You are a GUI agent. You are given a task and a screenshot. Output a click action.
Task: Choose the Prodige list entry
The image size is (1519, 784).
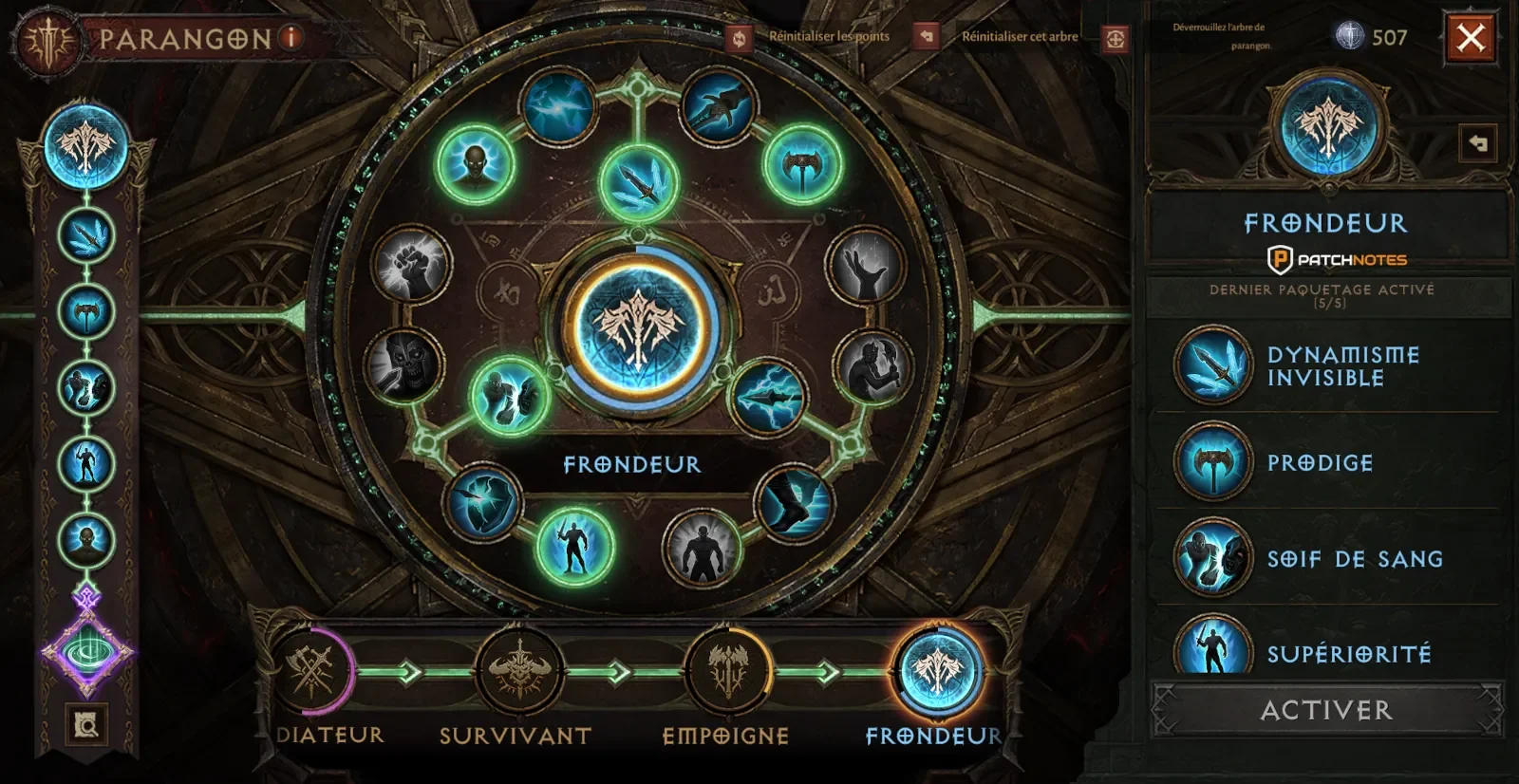coord(1320,463)
